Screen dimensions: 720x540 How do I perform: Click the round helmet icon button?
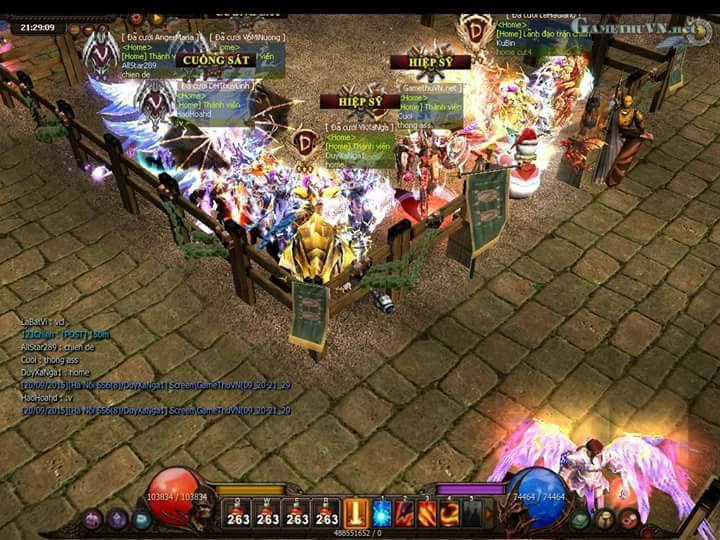tap(606, 519)
